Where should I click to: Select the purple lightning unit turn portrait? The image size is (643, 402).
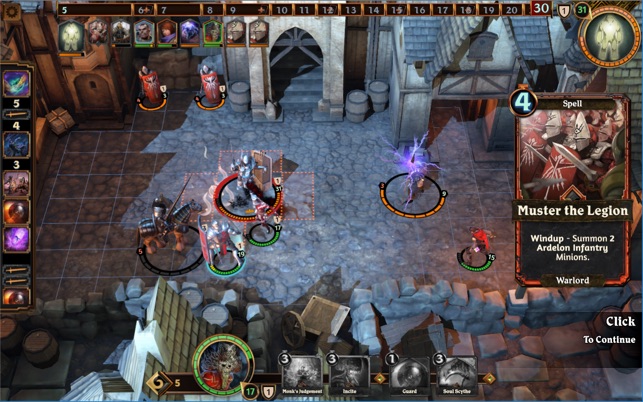pos(190,33)
